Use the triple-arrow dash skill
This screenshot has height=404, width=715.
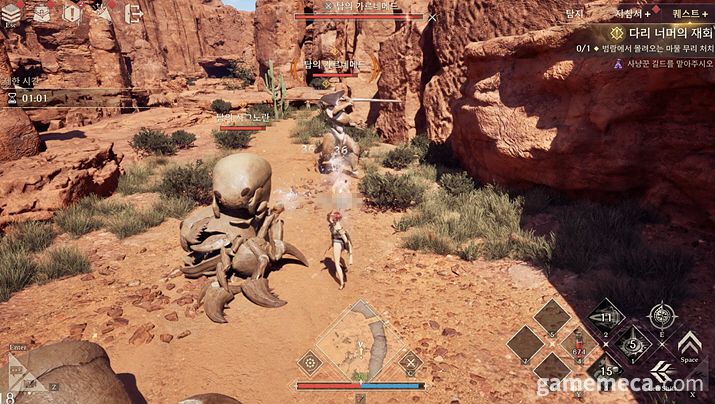[661, 372]
